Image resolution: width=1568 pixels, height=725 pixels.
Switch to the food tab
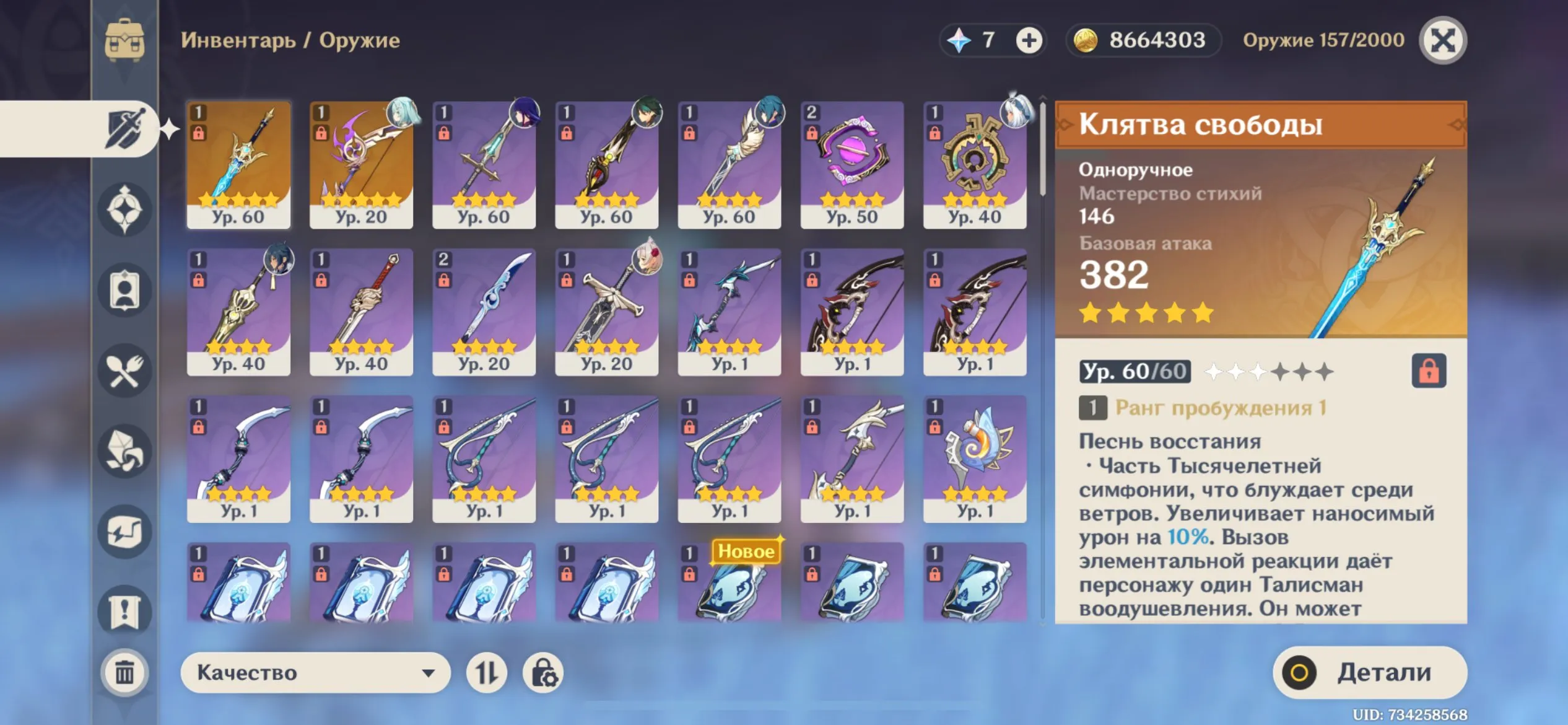pyautogui.click(x=124, y=371)
